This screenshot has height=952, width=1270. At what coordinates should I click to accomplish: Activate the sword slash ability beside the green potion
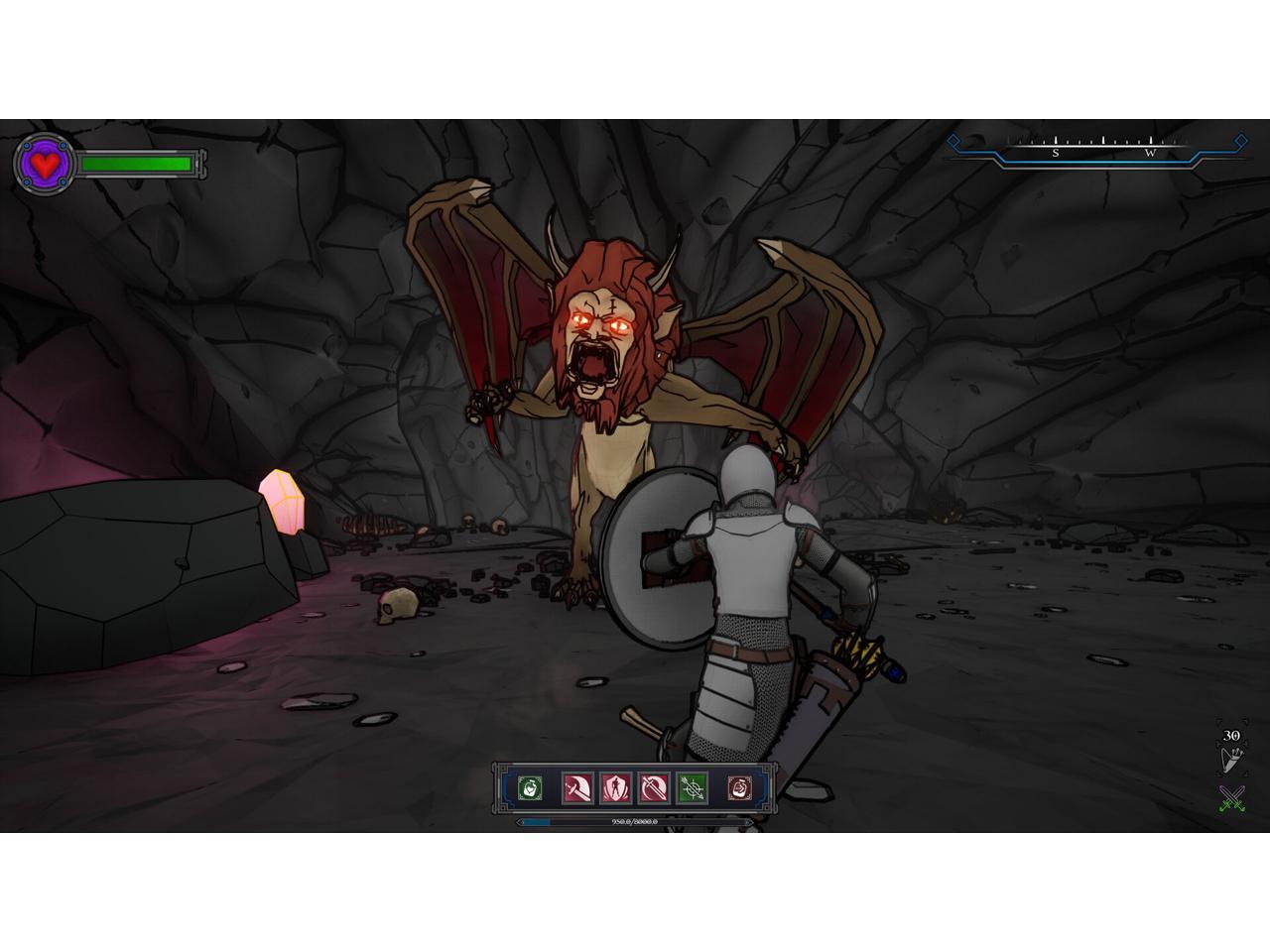click(x=578, y=788)
